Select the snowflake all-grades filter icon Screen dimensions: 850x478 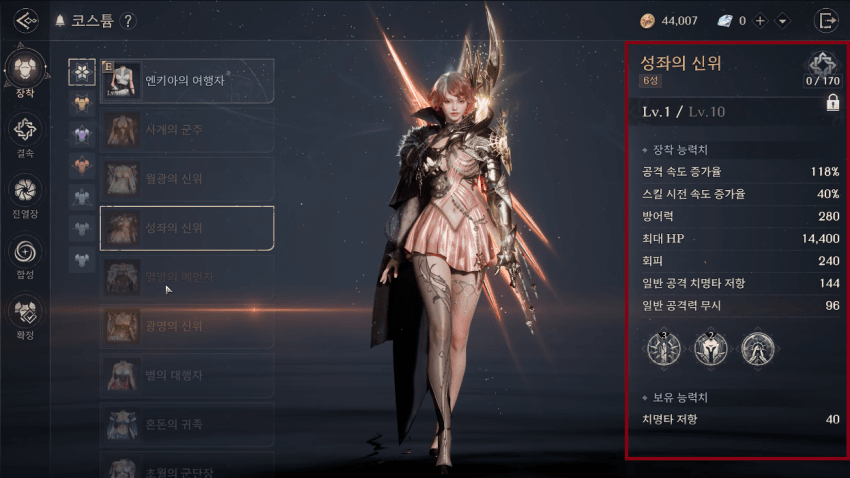coord(82,71)
